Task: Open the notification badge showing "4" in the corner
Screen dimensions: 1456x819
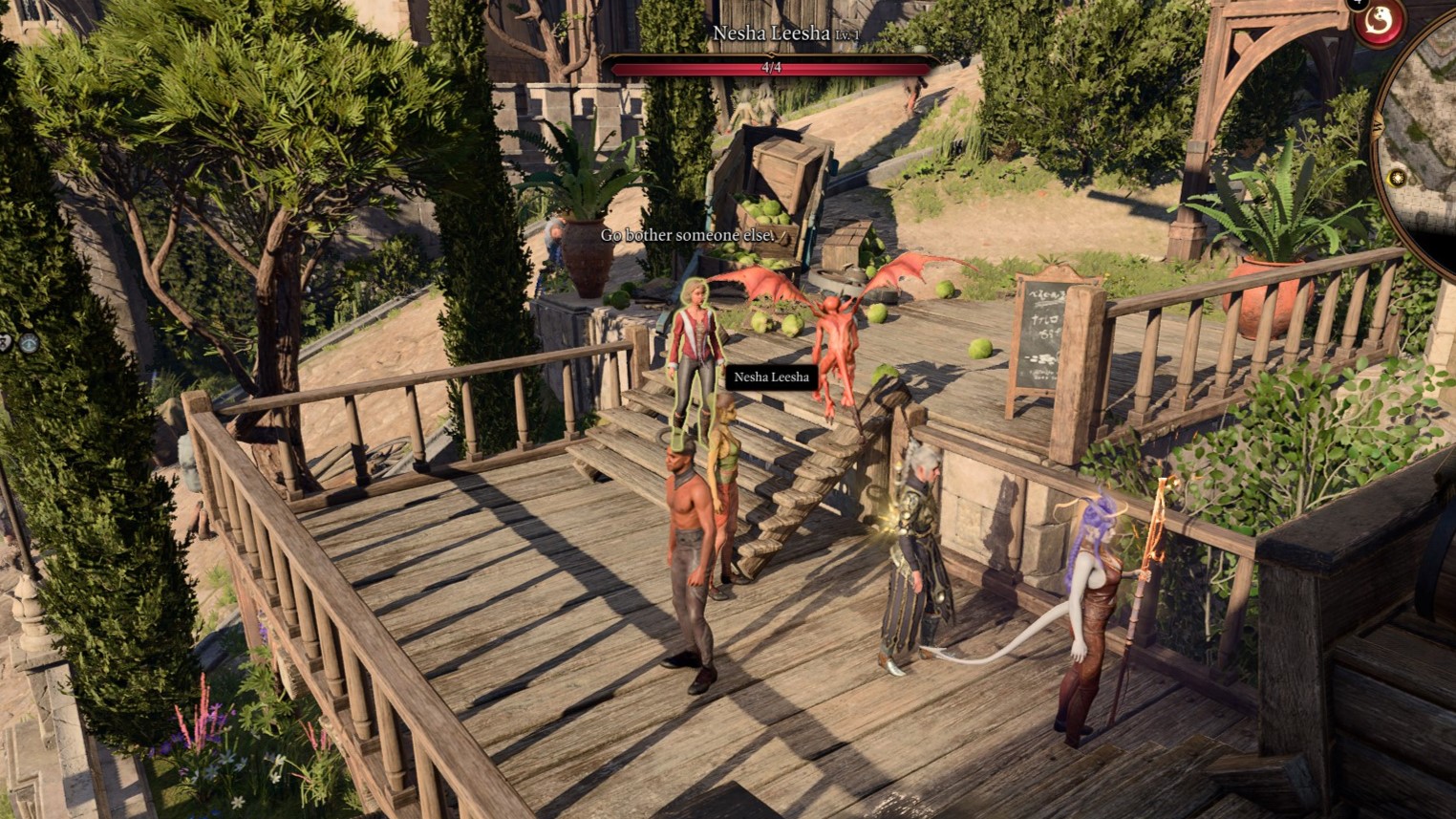Action: coord(1358,5)
